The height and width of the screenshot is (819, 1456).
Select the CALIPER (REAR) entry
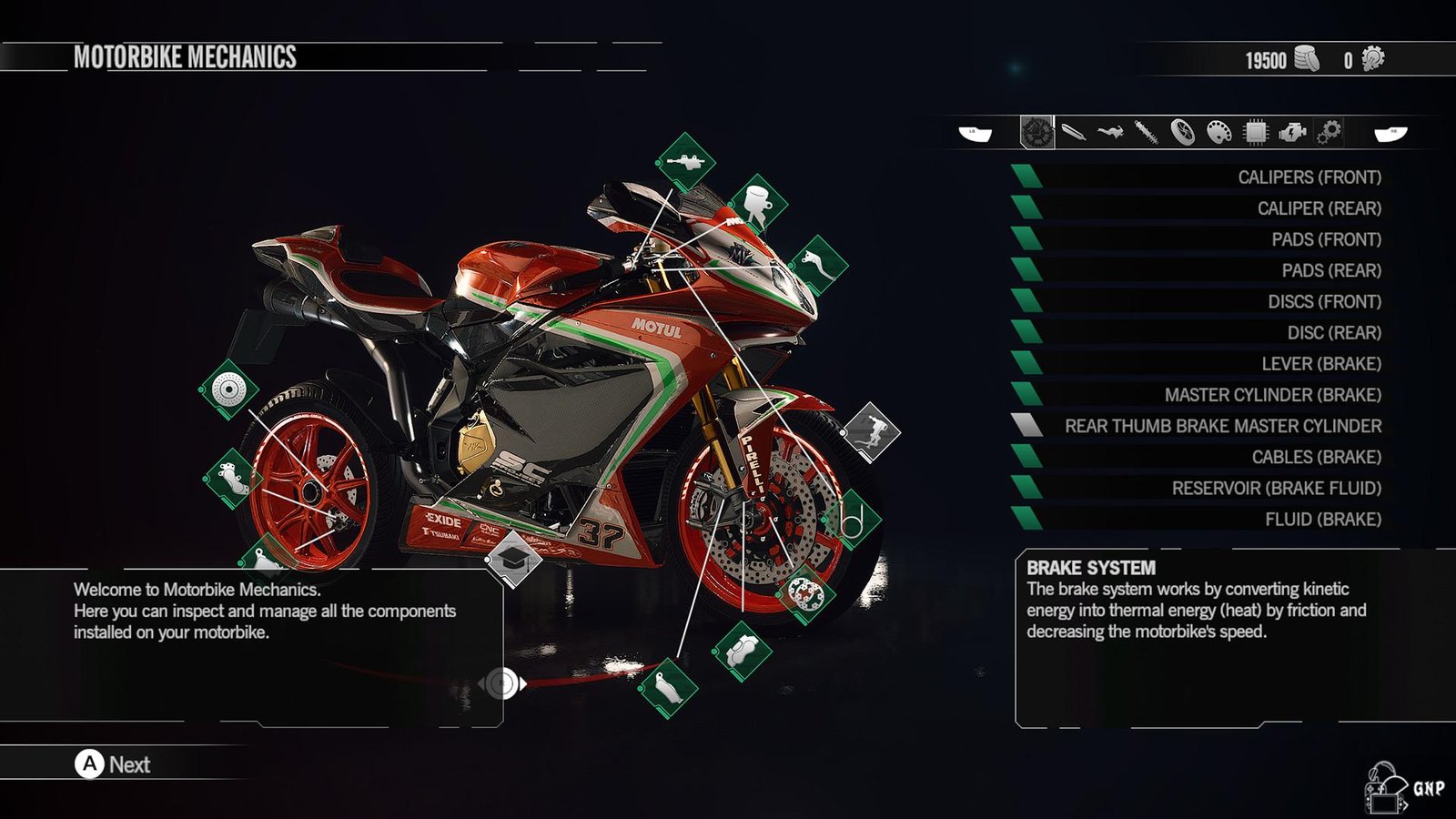point(1319,208)
